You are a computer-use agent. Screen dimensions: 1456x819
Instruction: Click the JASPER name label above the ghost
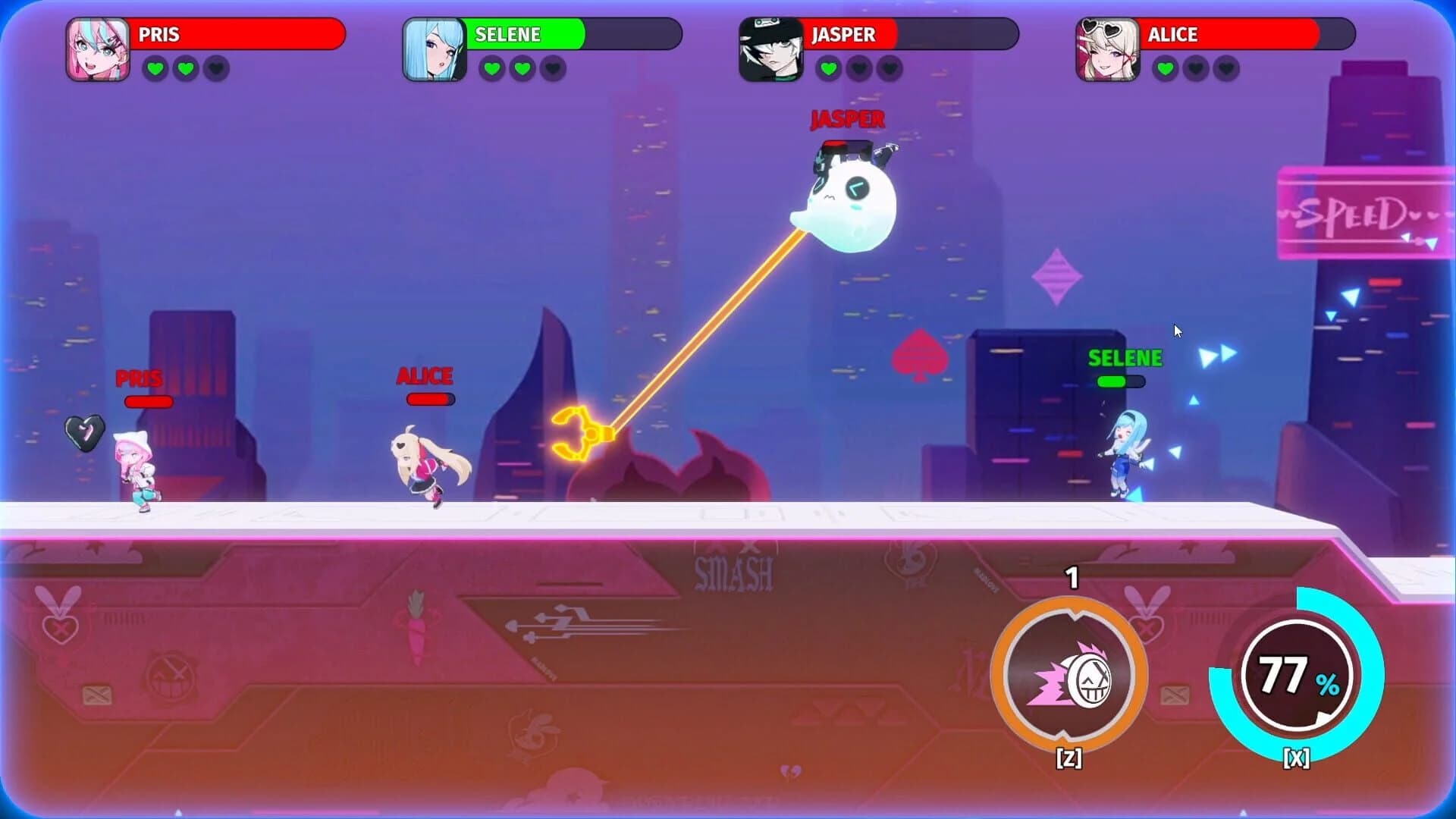pyautogui.click(x=847, y=118)
